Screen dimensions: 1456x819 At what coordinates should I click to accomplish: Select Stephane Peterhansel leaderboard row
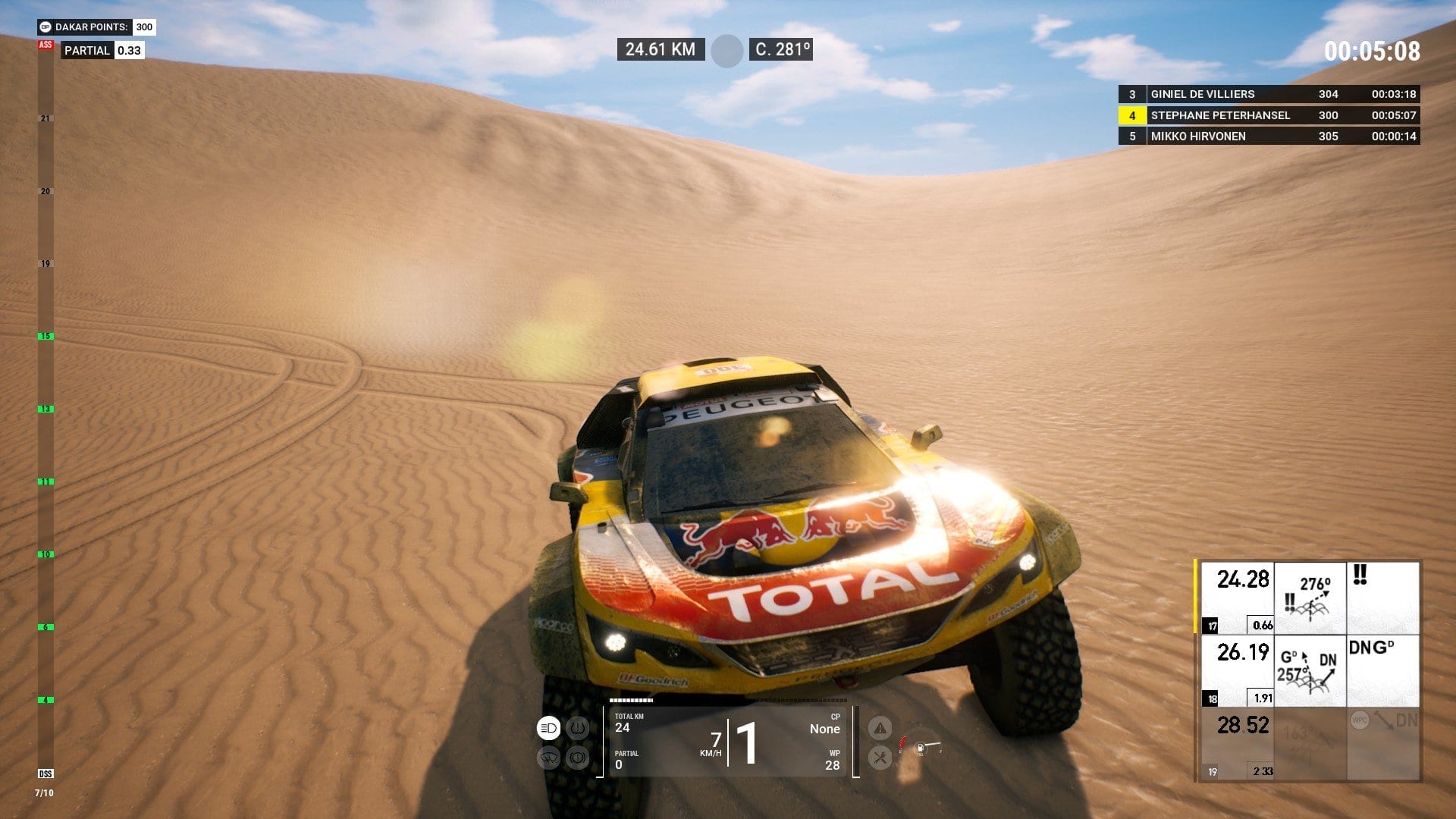coord(1269,115)
